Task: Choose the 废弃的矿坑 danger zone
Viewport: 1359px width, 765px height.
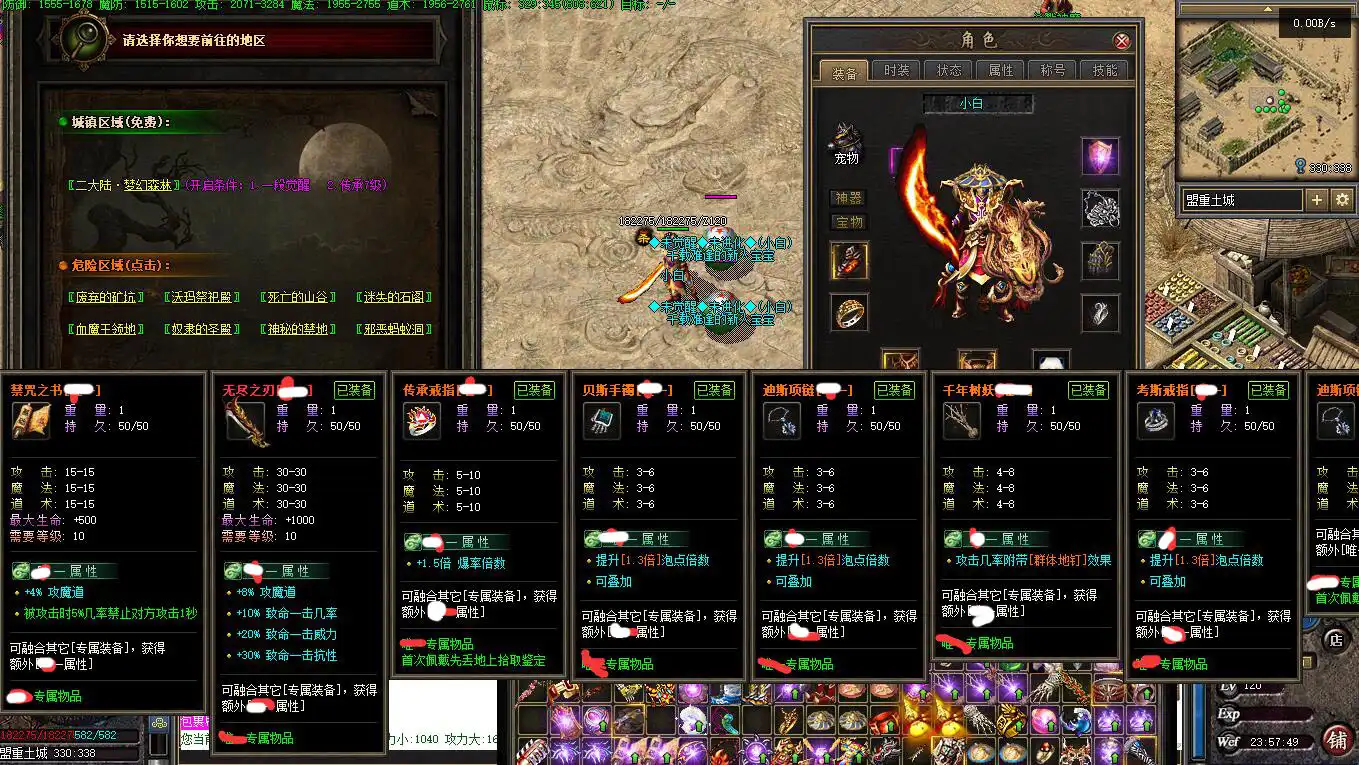Action: pos(107,297)
